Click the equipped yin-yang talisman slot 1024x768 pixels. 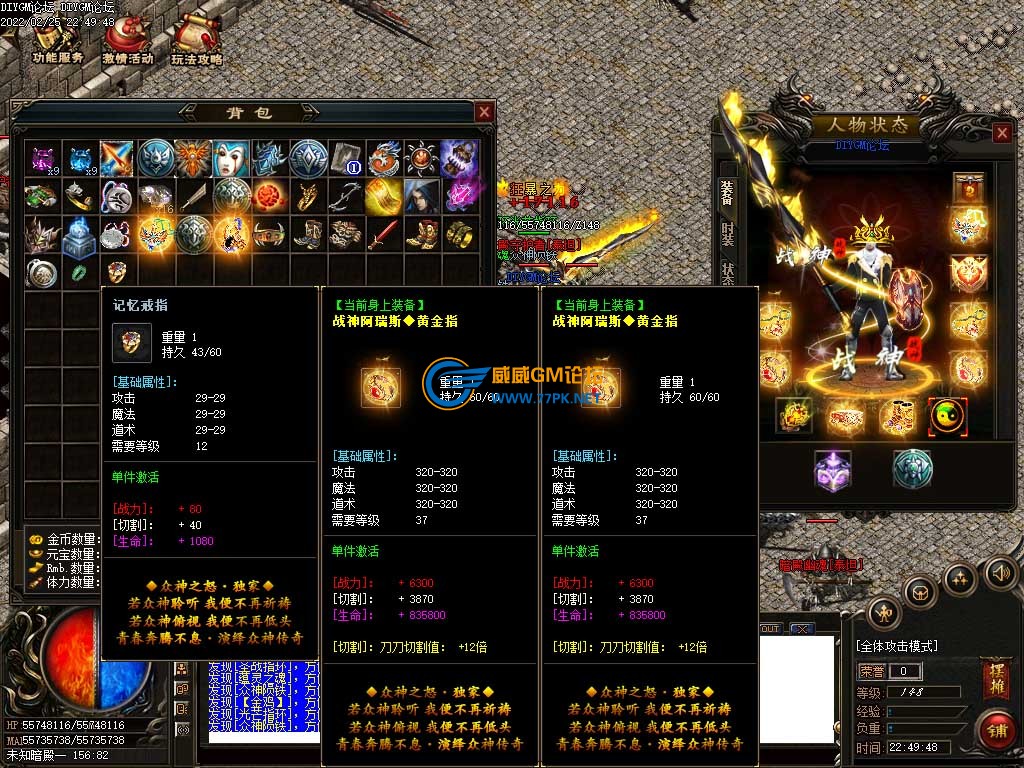[946, 415]
